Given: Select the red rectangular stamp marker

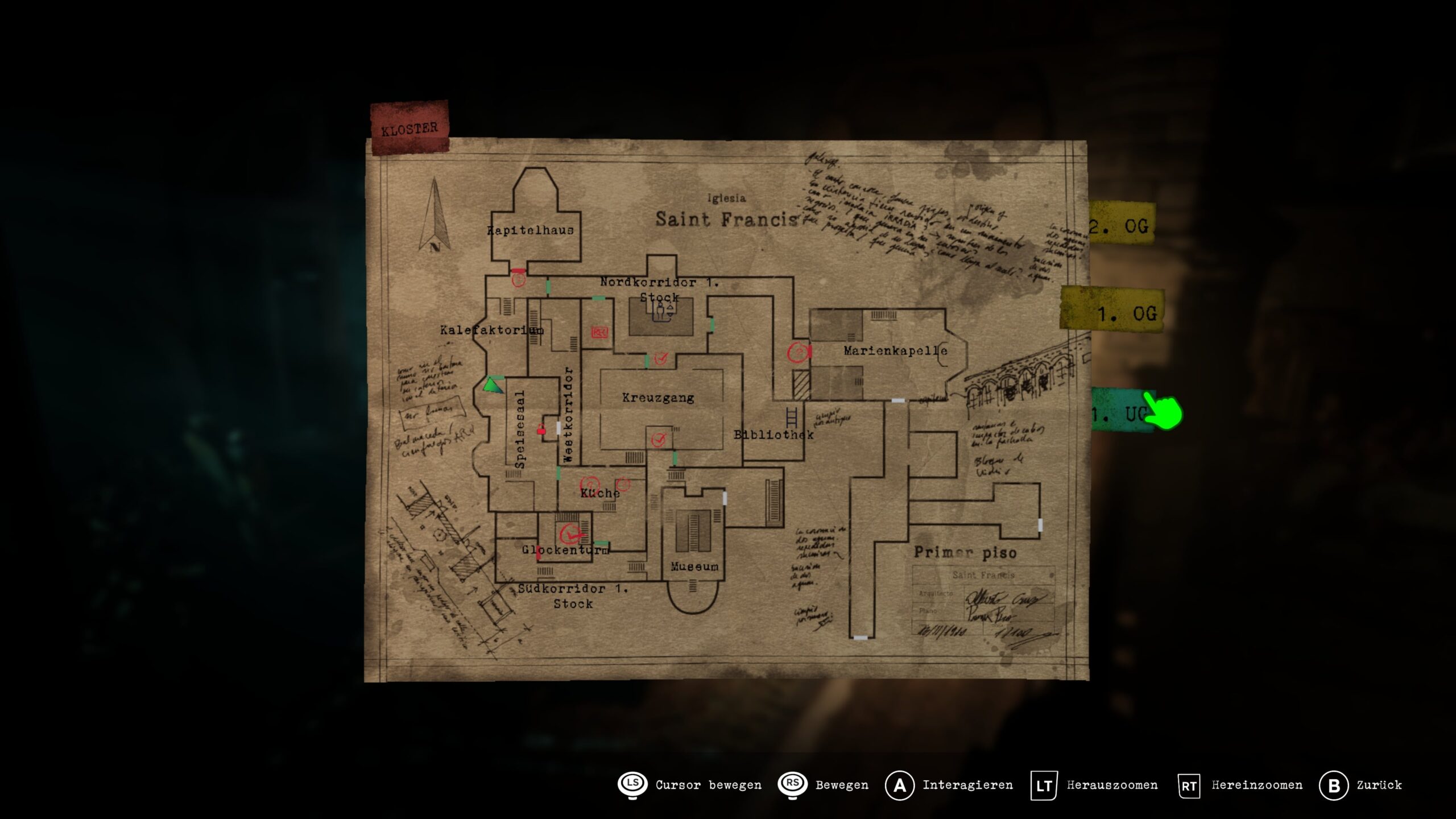Looking at the screenshot, I should 599,332.
